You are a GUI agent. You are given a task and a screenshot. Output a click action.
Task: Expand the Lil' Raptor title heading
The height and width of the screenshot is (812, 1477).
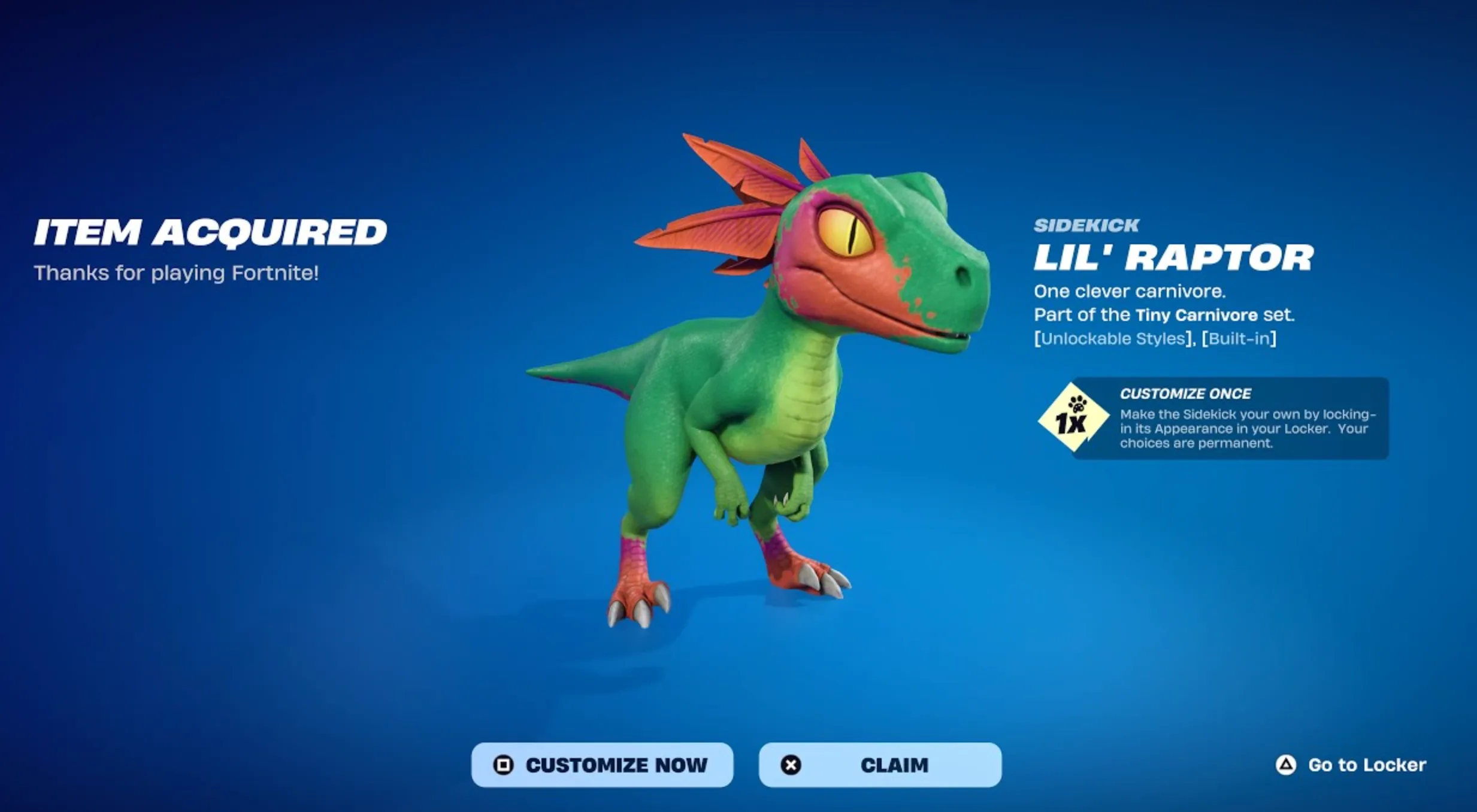[x=1173, y=257]
